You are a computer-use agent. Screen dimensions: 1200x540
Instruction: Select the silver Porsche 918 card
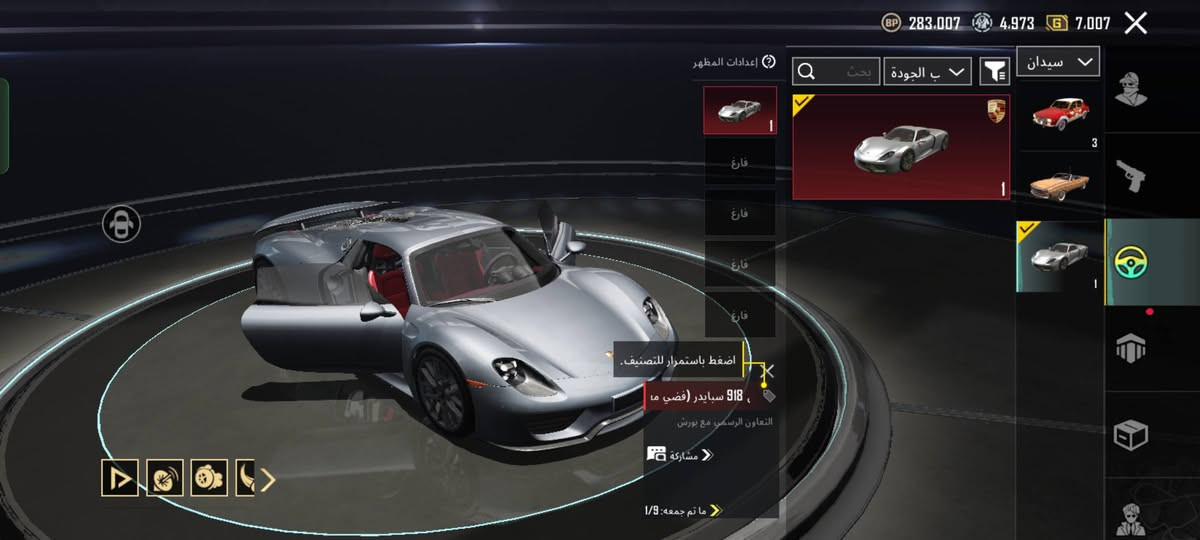901,147
